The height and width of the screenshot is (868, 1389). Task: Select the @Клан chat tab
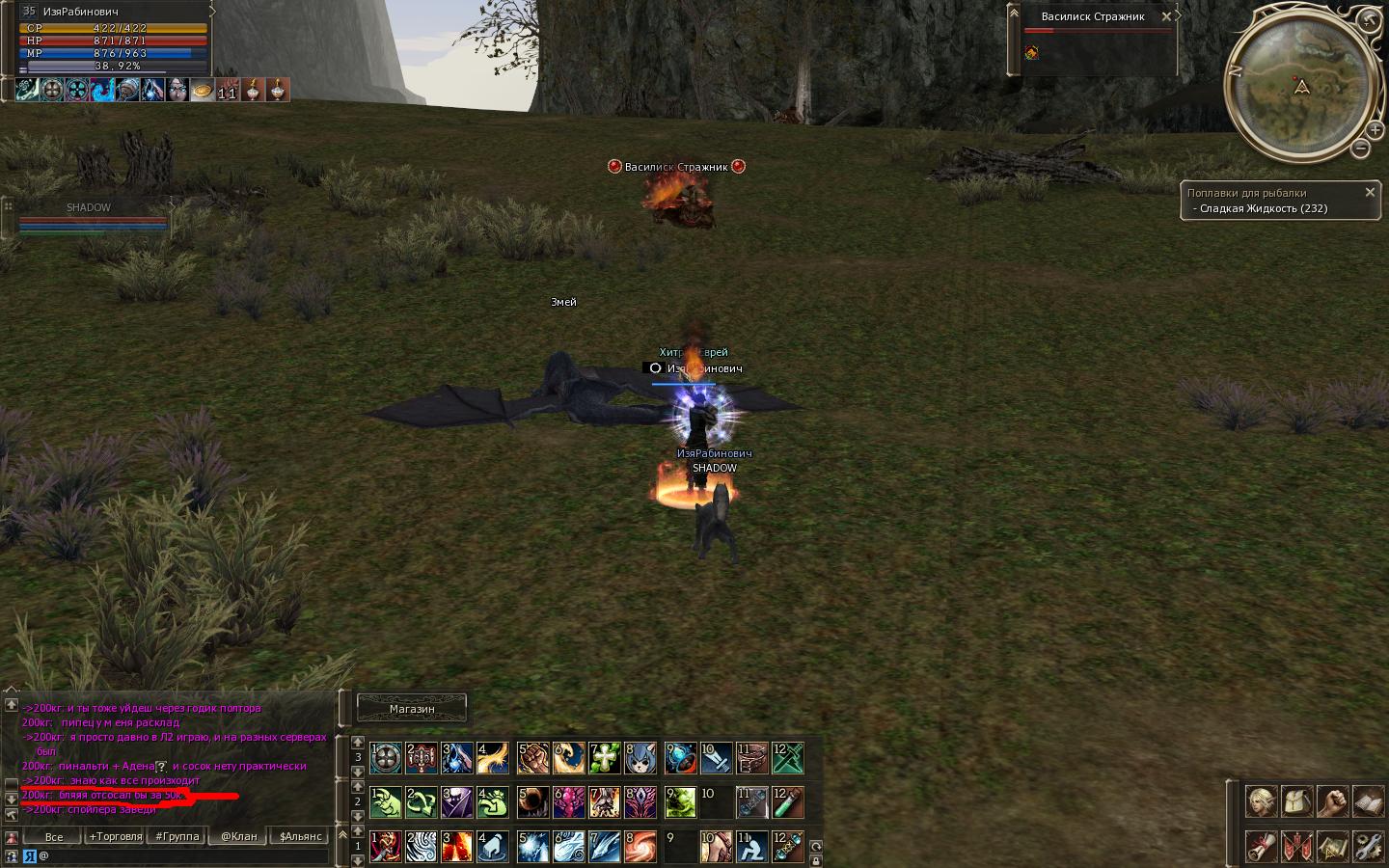pos(239,836)
